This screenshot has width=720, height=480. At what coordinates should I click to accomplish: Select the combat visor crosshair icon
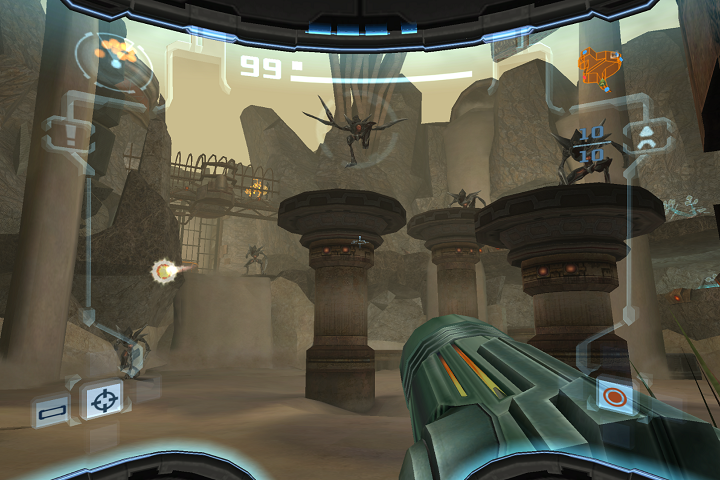coord(102,402)
